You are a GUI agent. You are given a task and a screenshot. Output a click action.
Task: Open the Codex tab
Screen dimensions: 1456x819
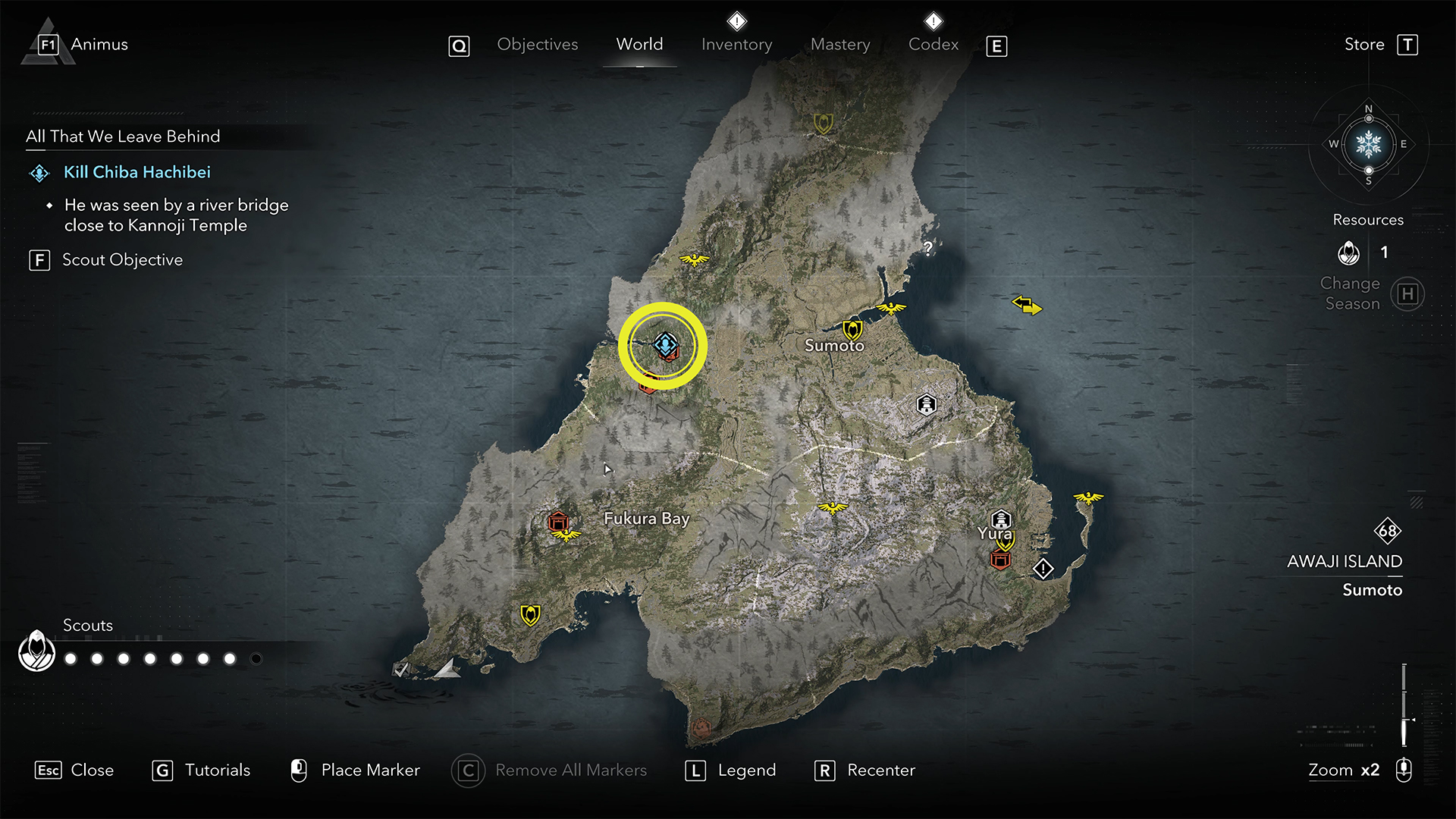(x=934, y=45)
